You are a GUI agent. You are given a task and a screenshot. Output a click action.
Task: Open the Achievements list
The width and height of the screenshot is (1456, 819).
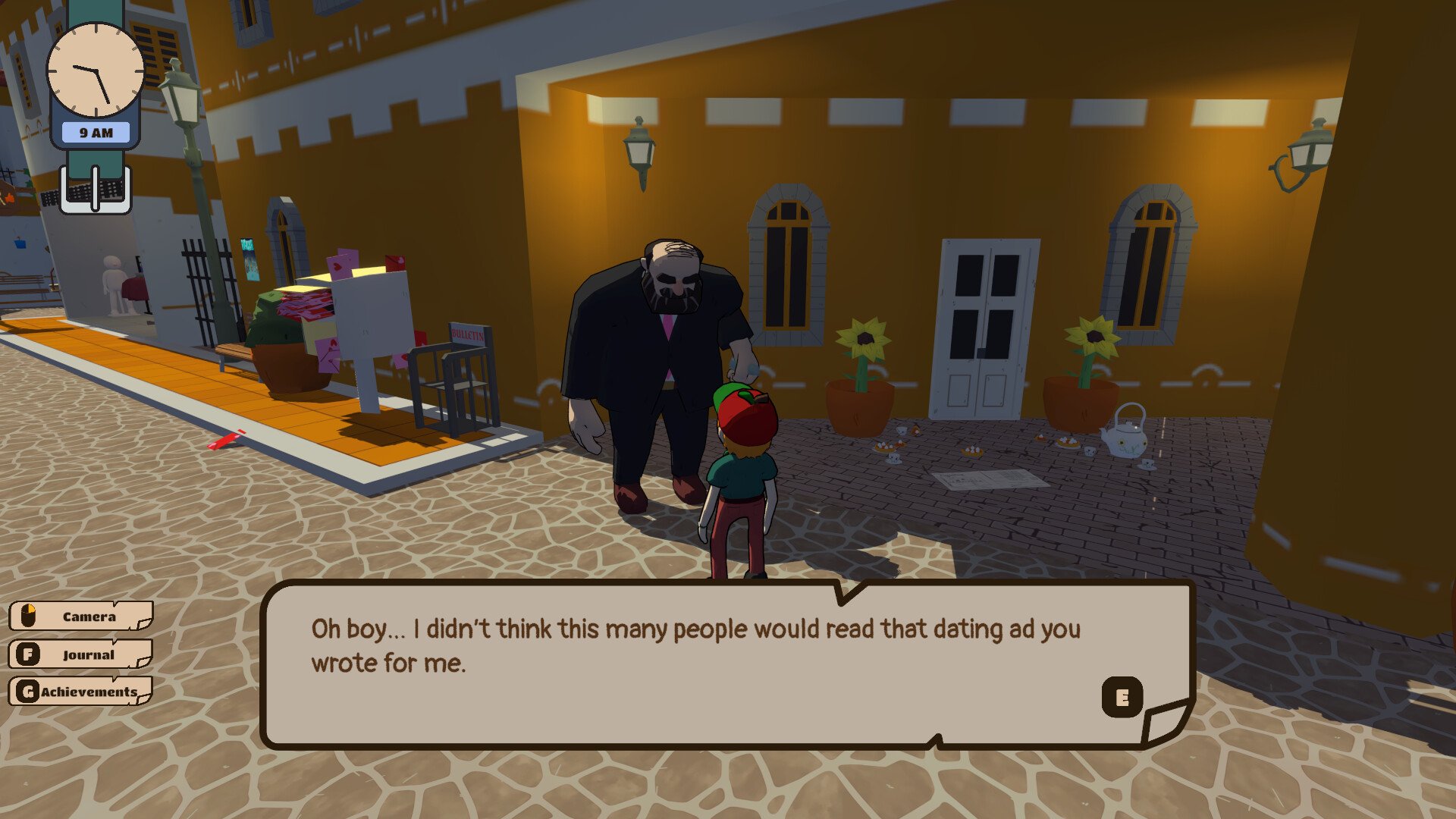coord(80,691)
